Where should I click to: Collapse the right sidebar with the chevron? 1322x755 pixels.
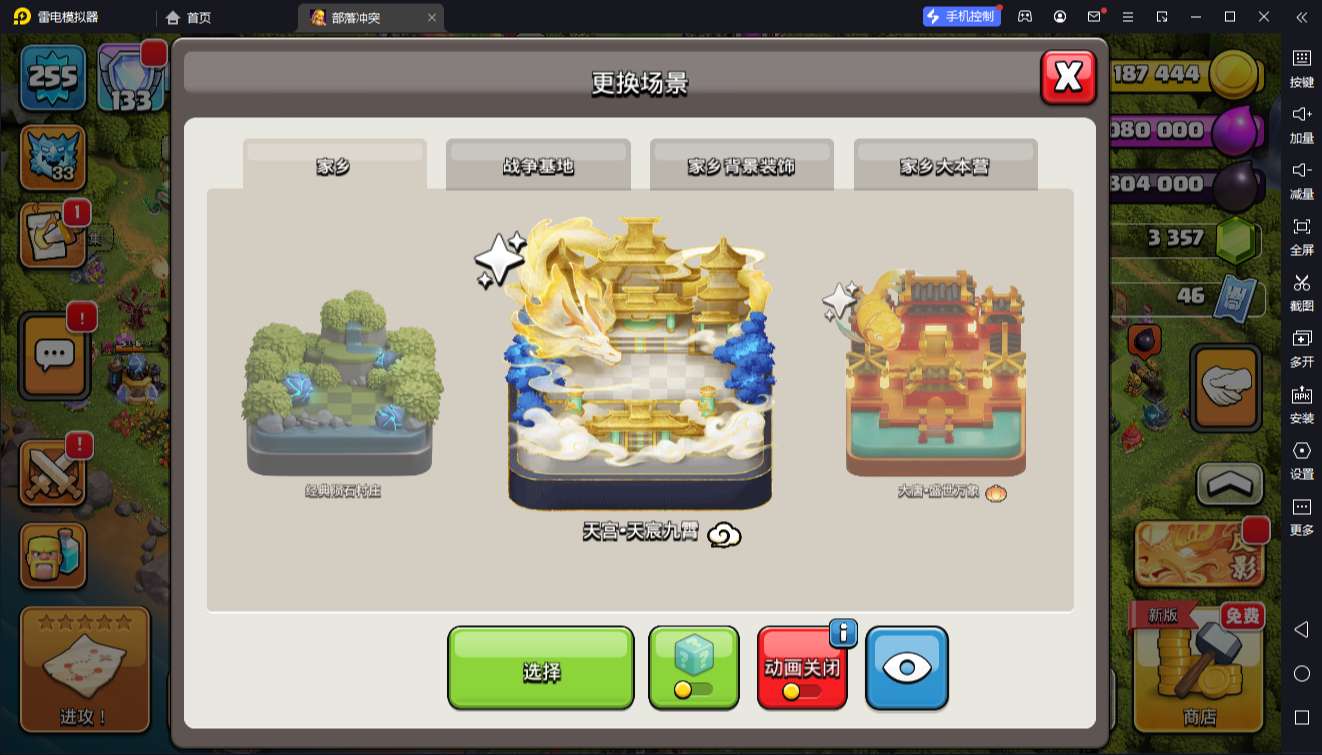1302,16
